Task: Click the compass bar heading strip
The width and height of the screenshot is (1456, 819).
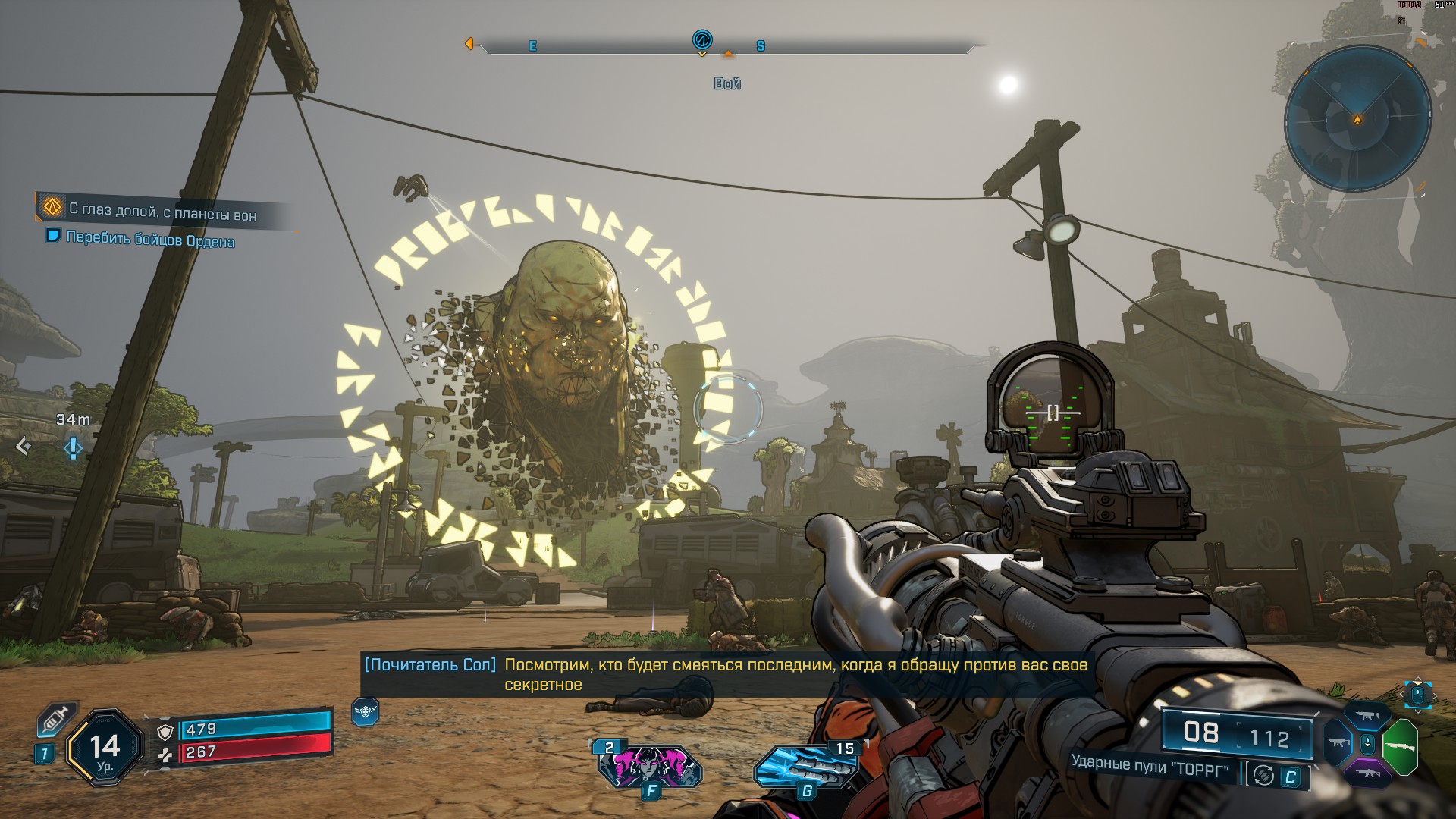Action: click(726, 47)
